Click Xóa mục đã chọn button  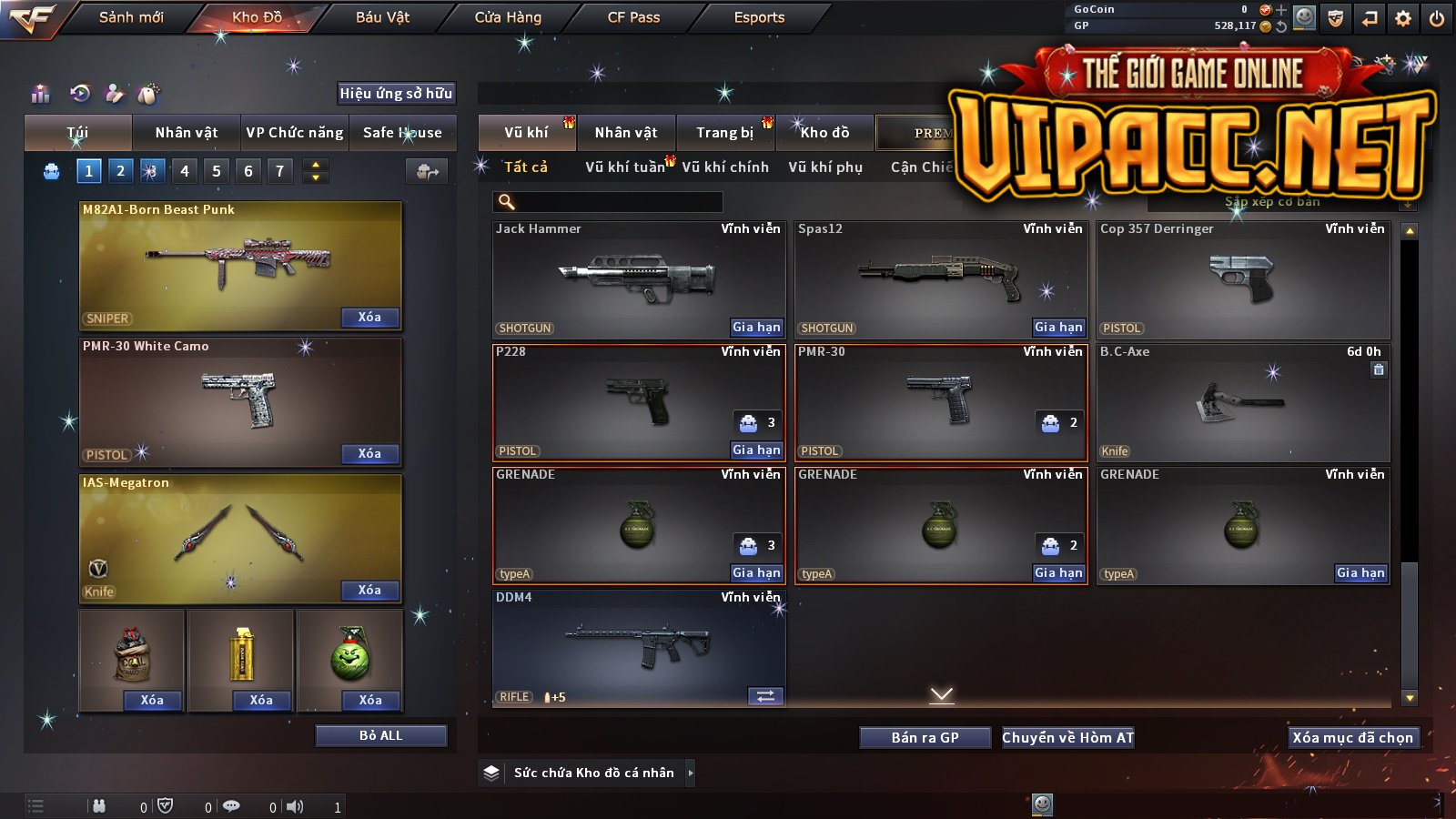(x=1352, y=738)
